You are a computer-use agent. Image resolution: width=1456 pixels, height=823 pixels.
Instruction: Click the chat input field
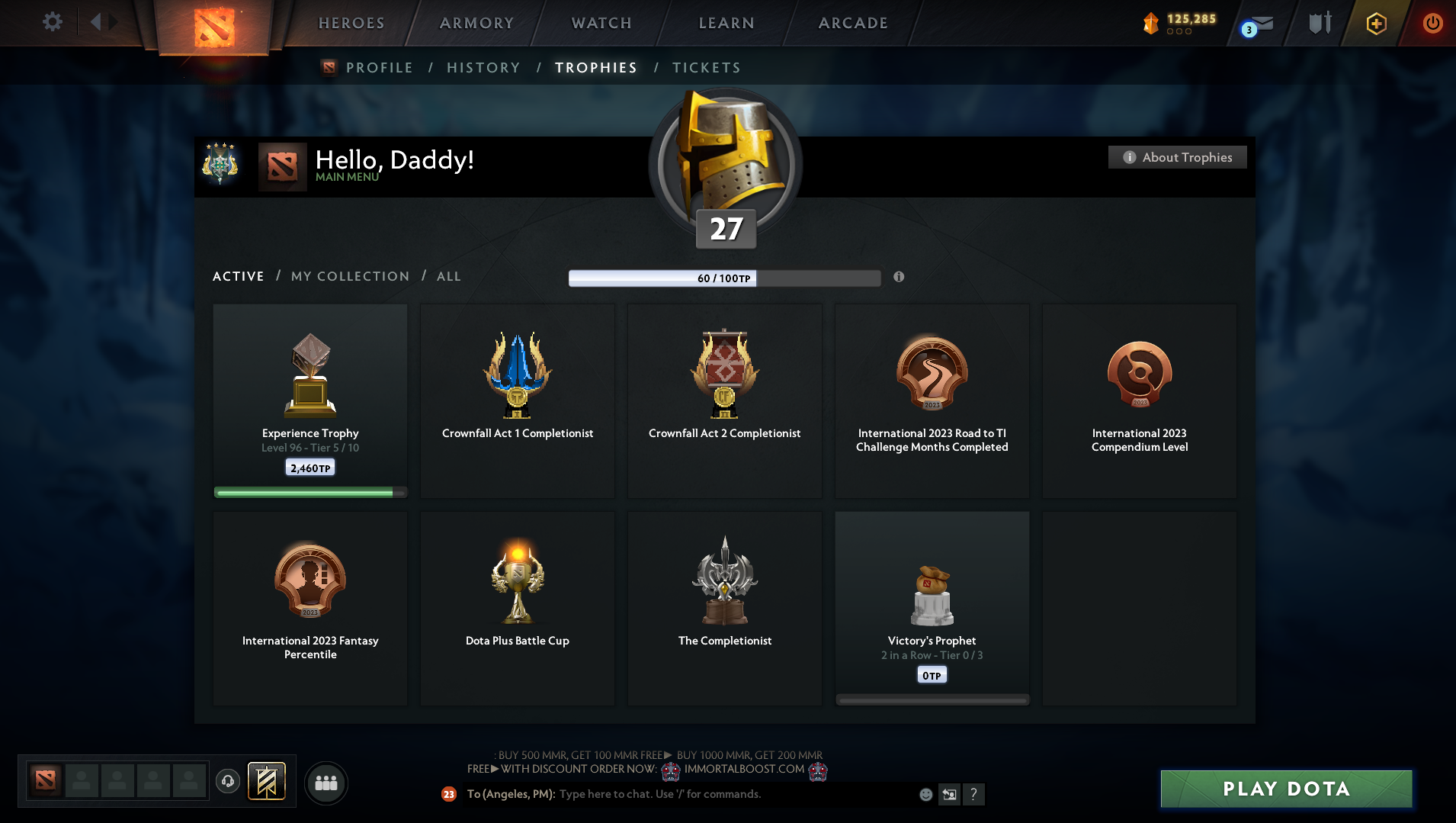click(x=686, y=794)
